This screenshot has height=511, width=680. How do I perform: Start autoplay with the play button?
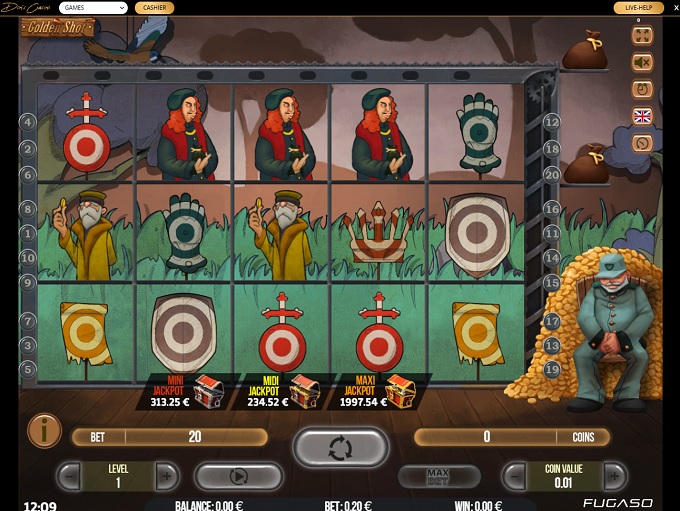pyautogui.click(x=239, y=475)
